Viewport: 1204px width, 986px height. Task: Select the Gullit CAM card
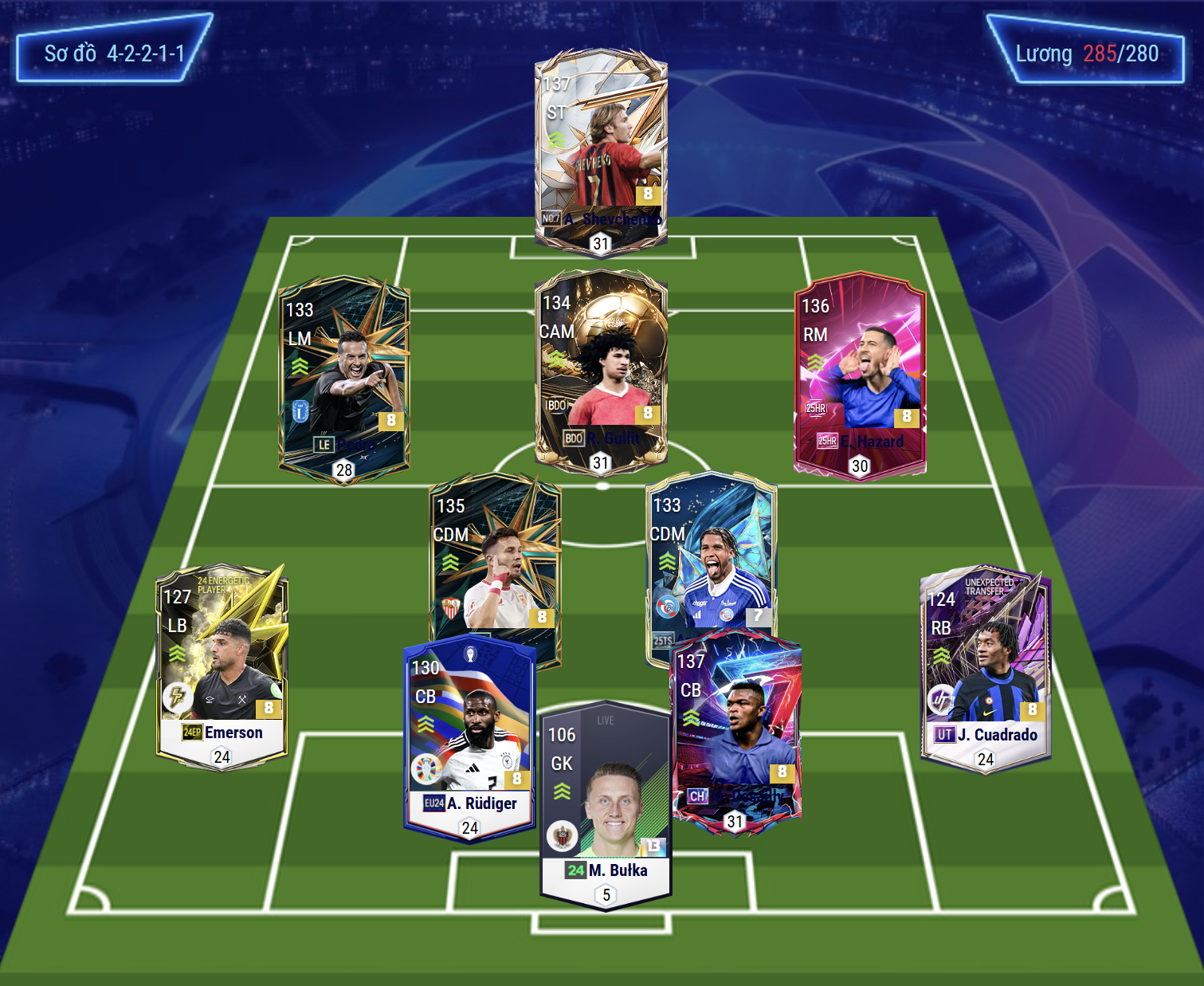point(600,371)
